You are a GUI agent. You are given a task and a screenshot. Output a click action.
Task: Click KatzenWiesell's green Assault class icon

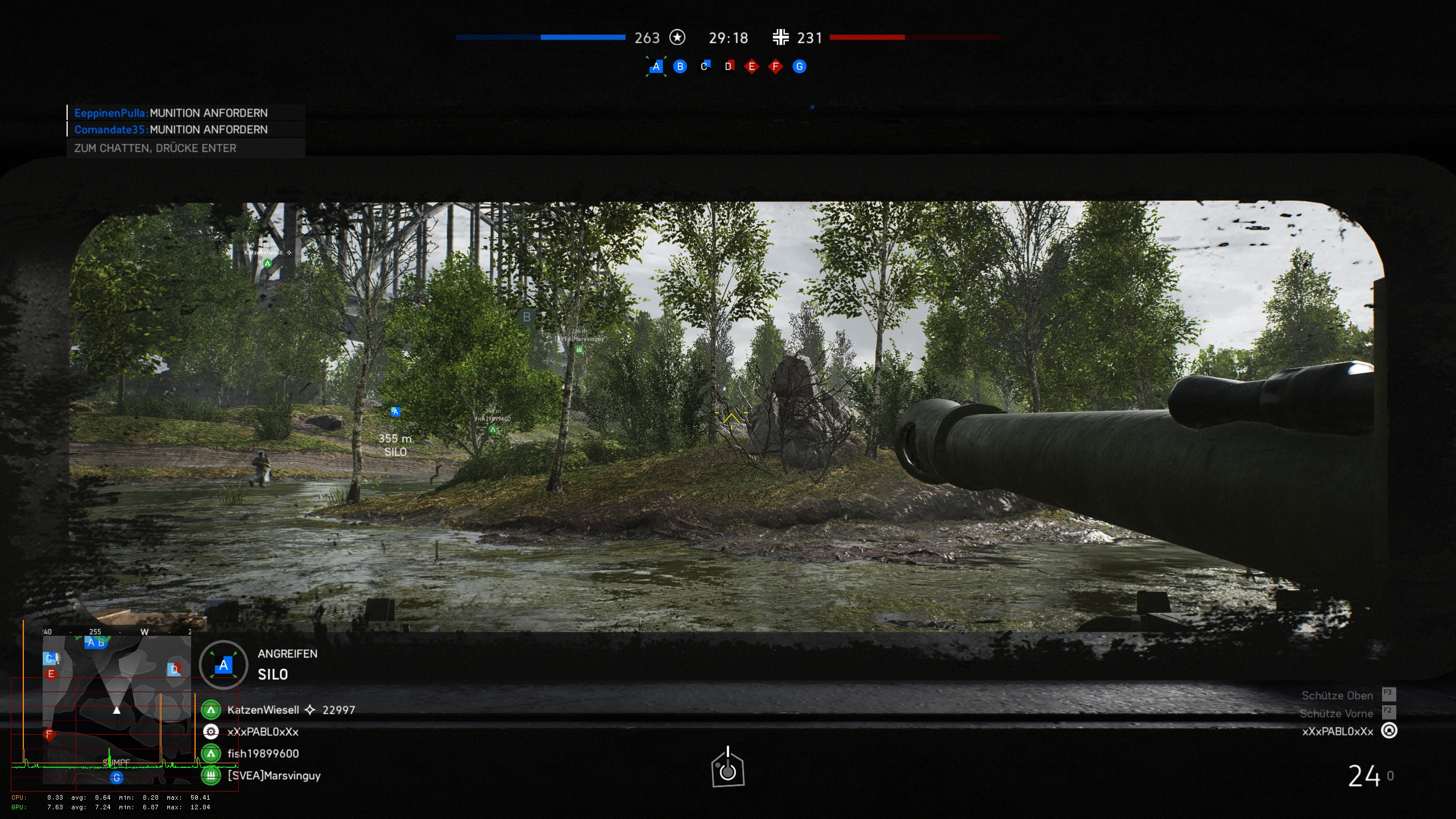click(211, 710)
